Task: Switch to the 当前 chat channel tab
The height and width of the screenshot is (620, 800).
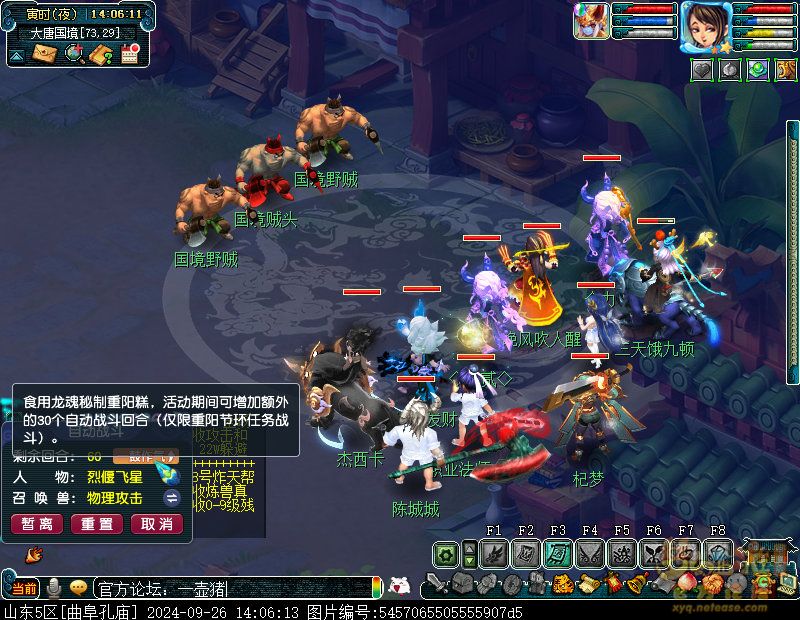Action: (25, 587)
